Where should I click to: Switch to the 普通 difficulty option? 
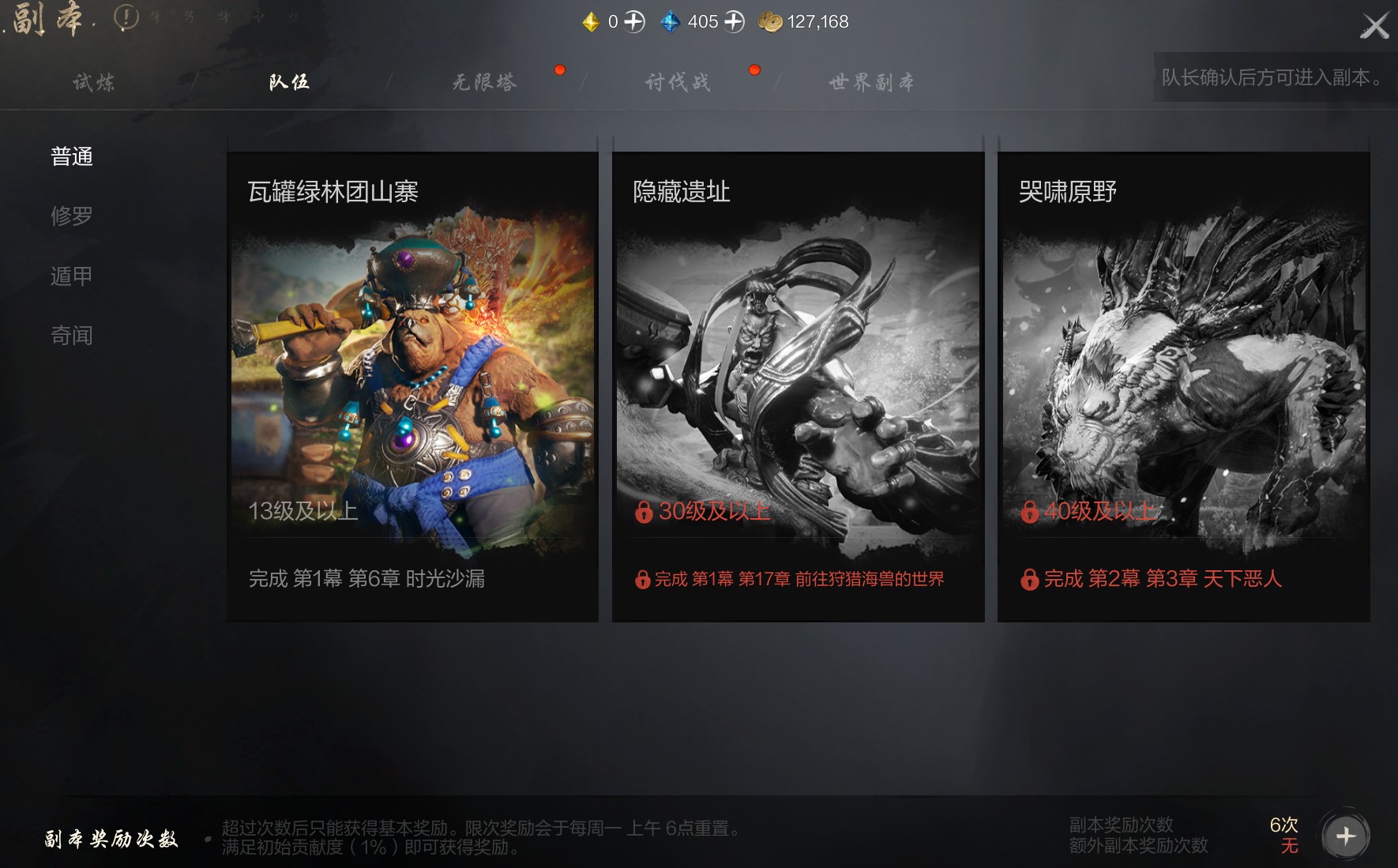(72, 157)
